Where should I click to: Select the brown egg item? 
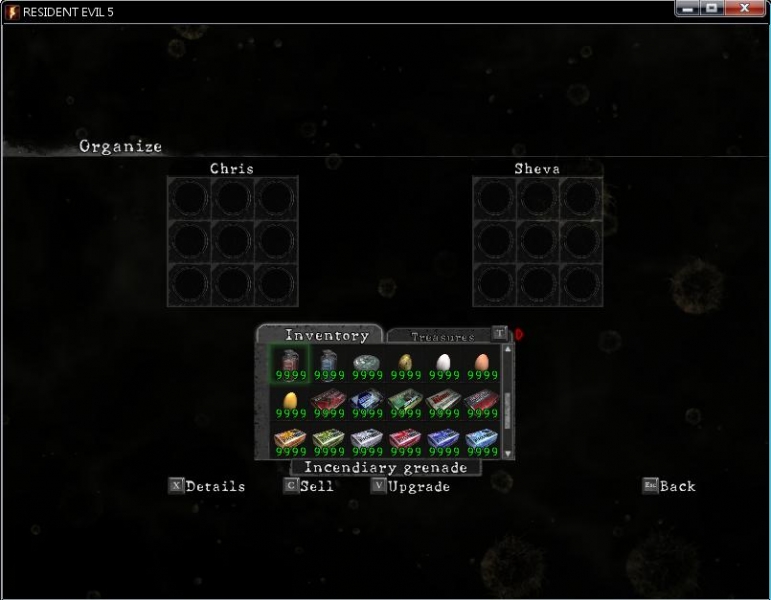(x=481, y=362)
